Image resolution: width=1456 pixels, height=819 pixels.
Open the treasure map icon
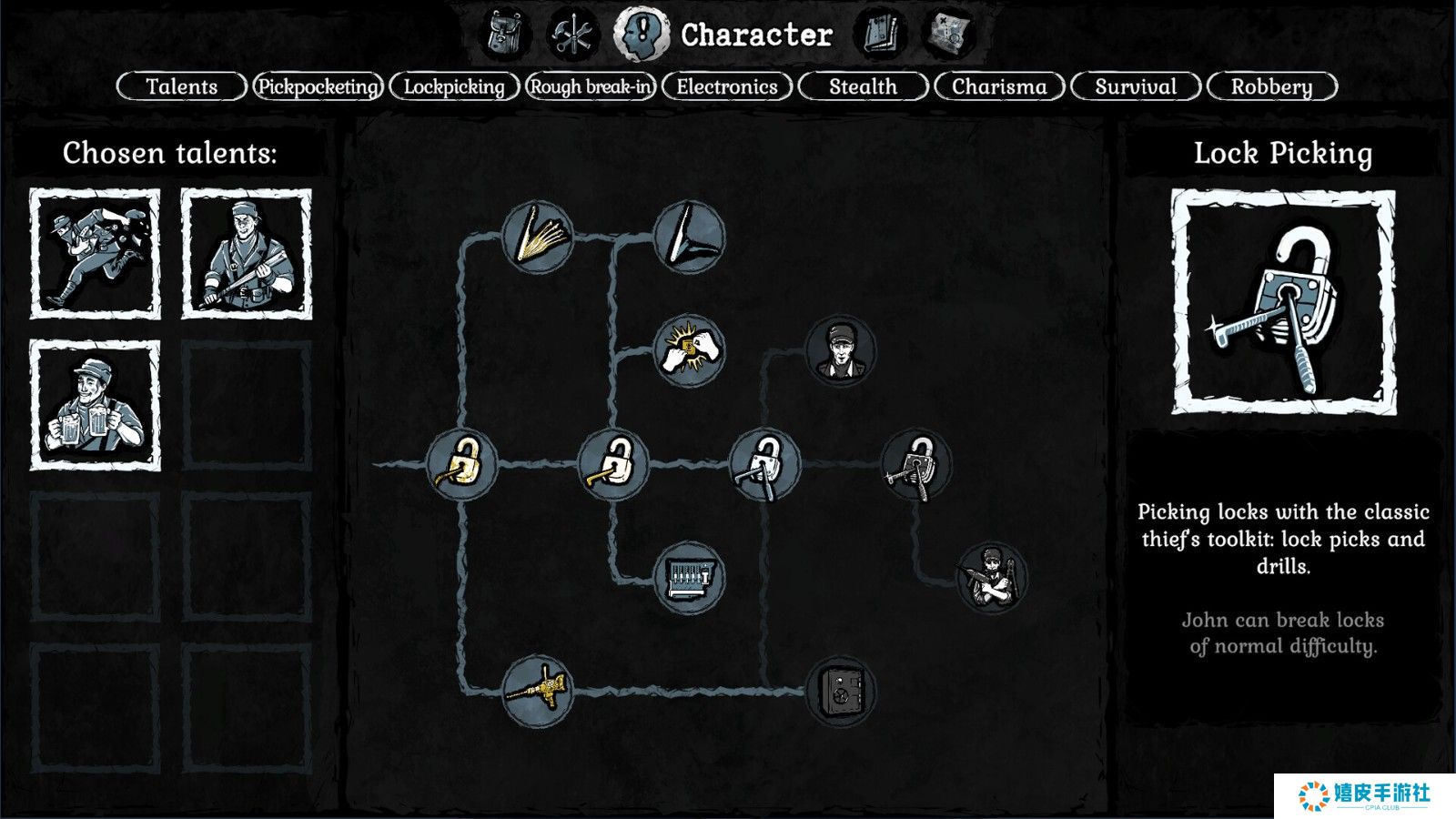(x=948, y=34)
